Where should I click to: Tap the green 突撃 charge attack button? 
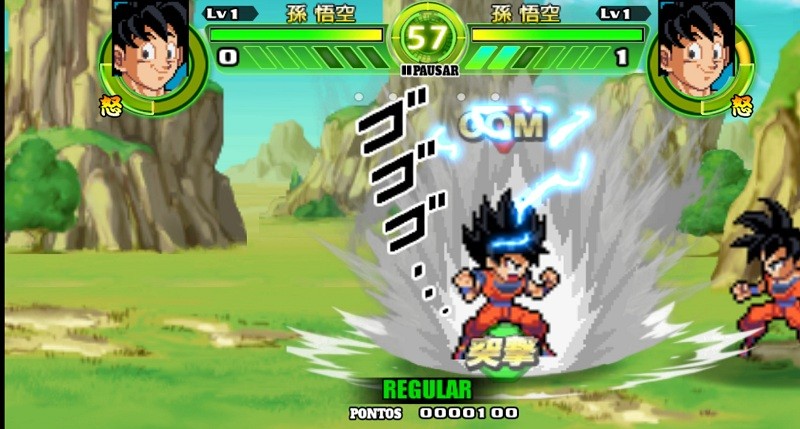pyautogui.click(x=496, y=350)
